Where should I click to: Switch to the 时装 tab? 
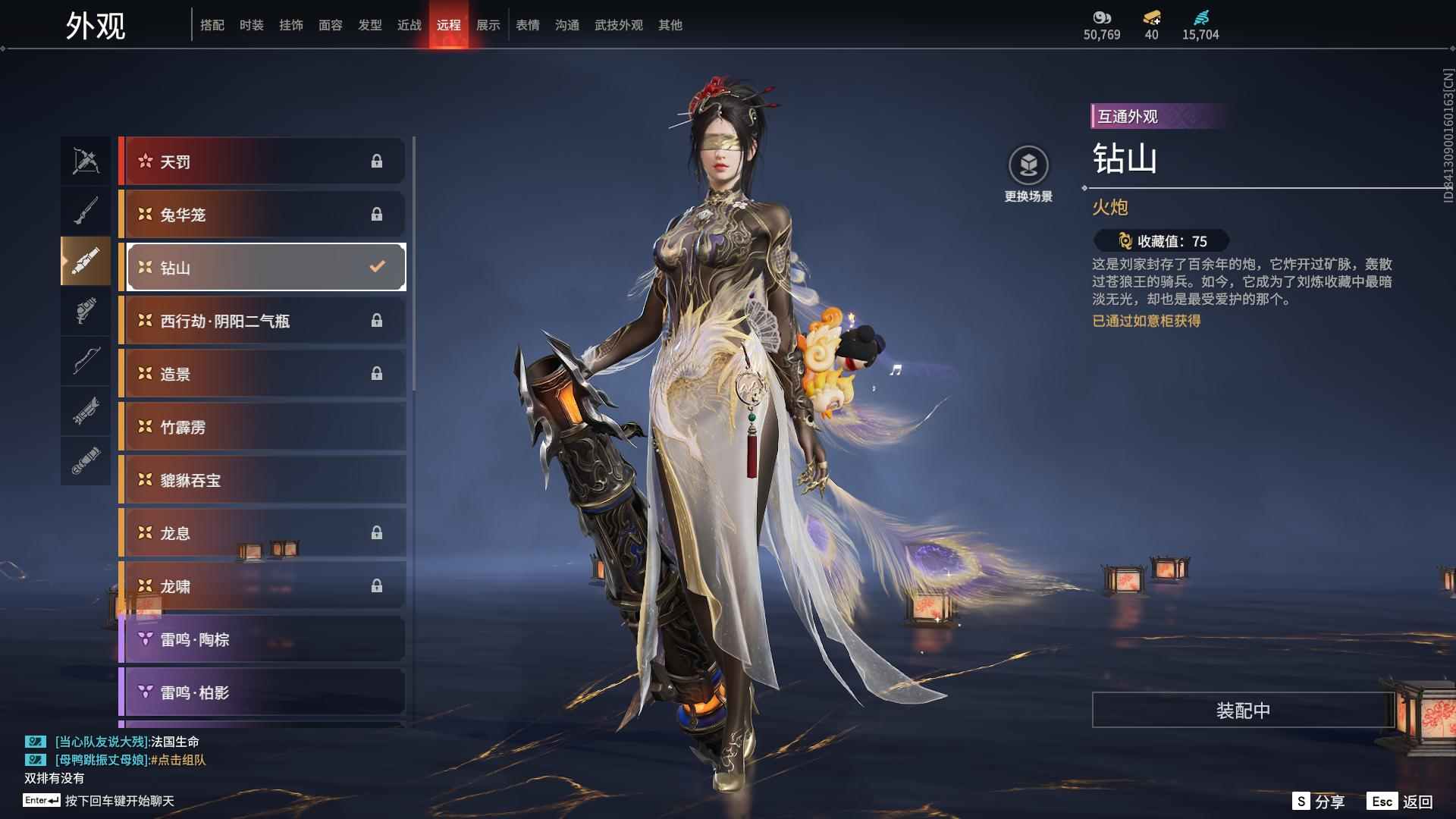[251, 25]
